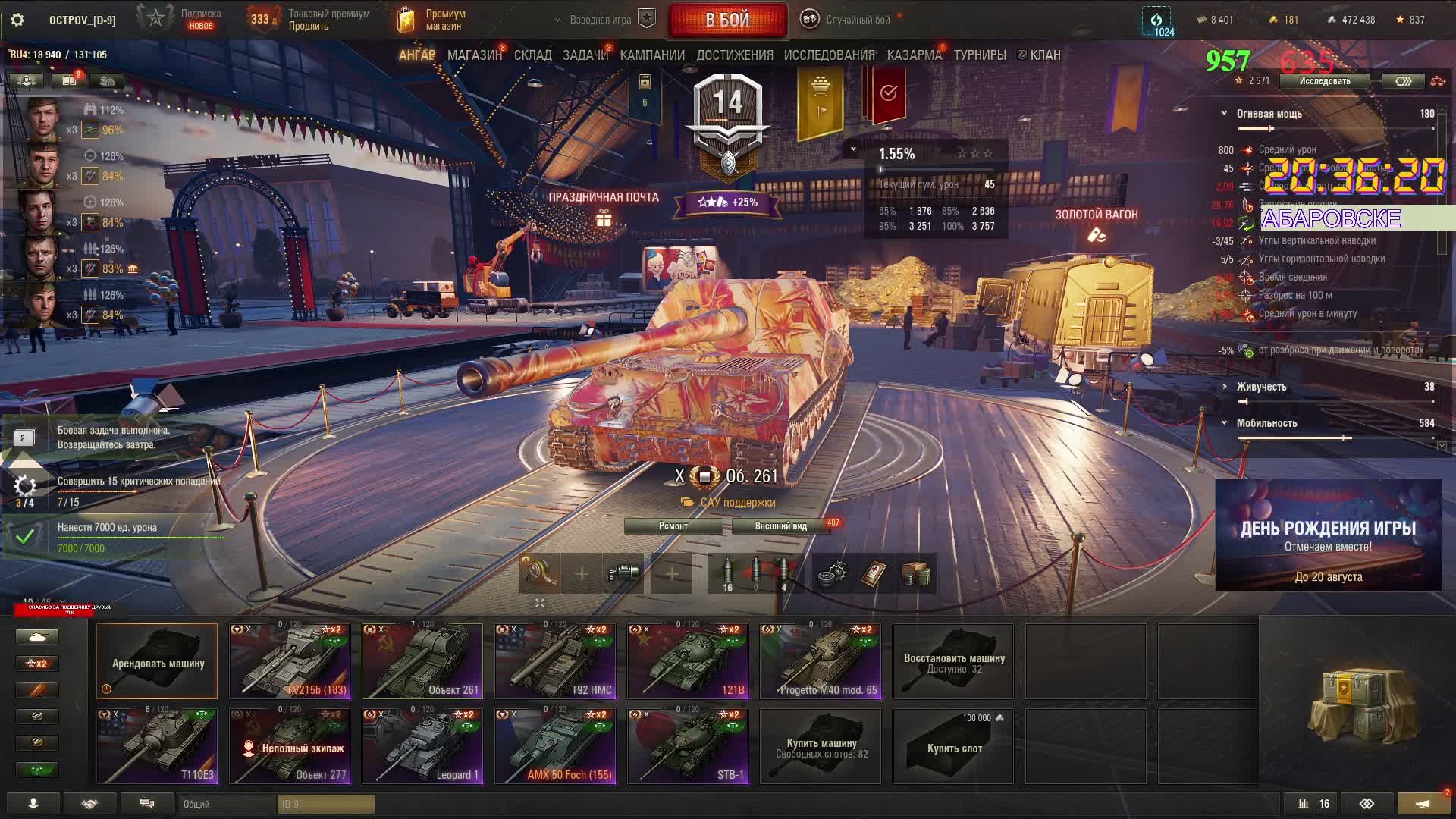Open the День рождения игры banner
This screenshot has height=819, width=1456.
coord(1328,535)
